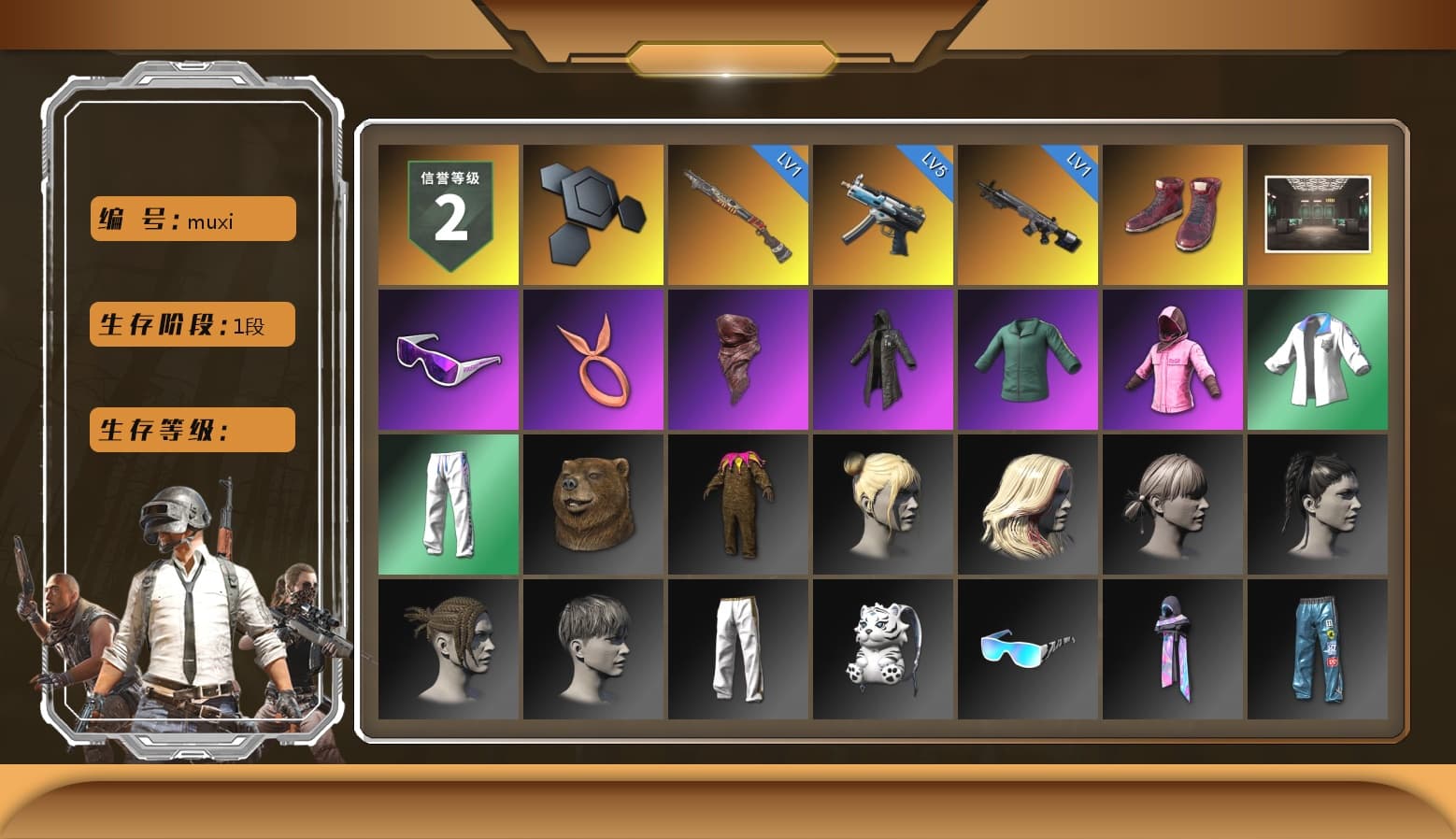Click the braided cornrow hairstyle head
Screen dimensions: 1456x839
click(x=449, y=649)
